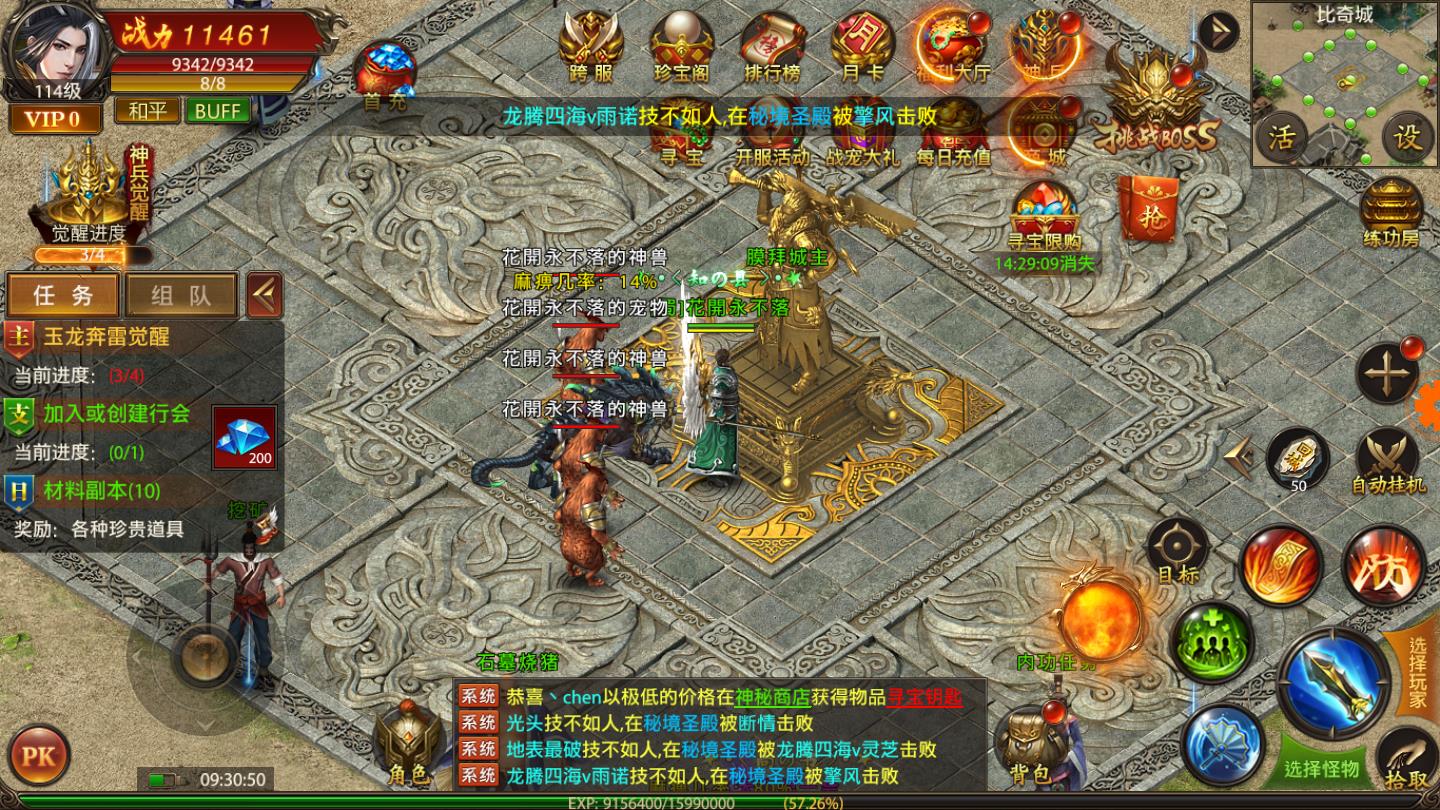Open the 背包 backpack icon

[x=1030, y=740]
